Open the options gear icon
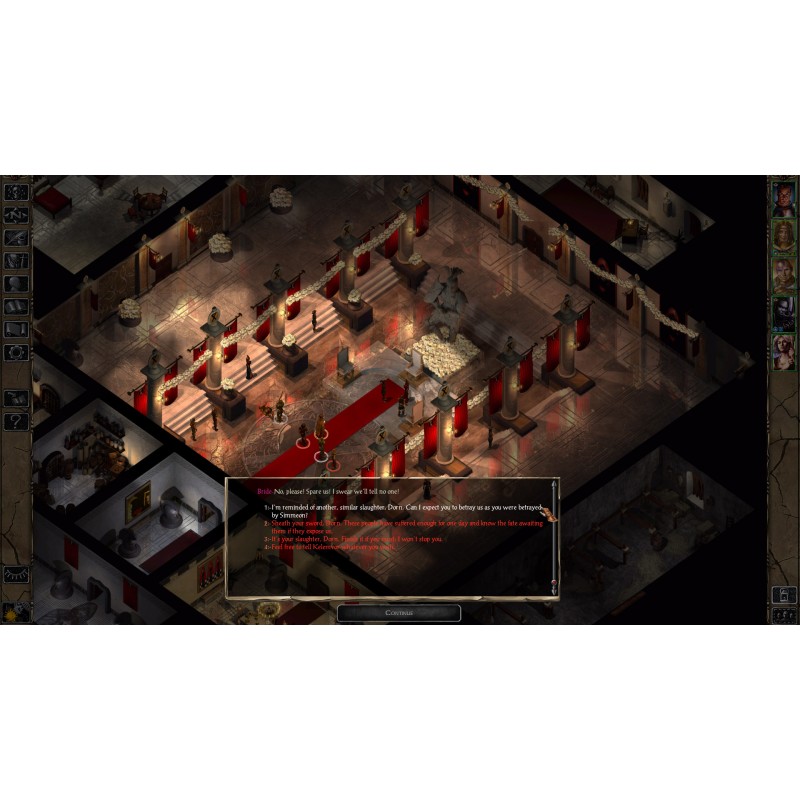Image resolution: width=800 pixels, height=800 pixels. pos(16,352)
